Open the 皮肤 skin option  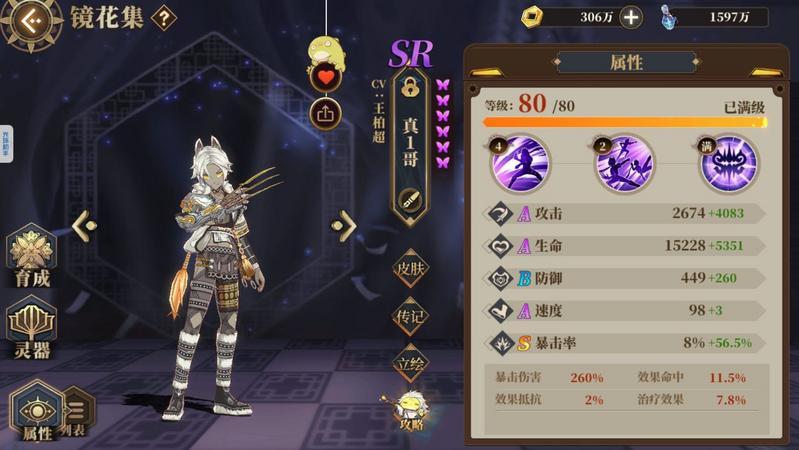click(410, 268)
